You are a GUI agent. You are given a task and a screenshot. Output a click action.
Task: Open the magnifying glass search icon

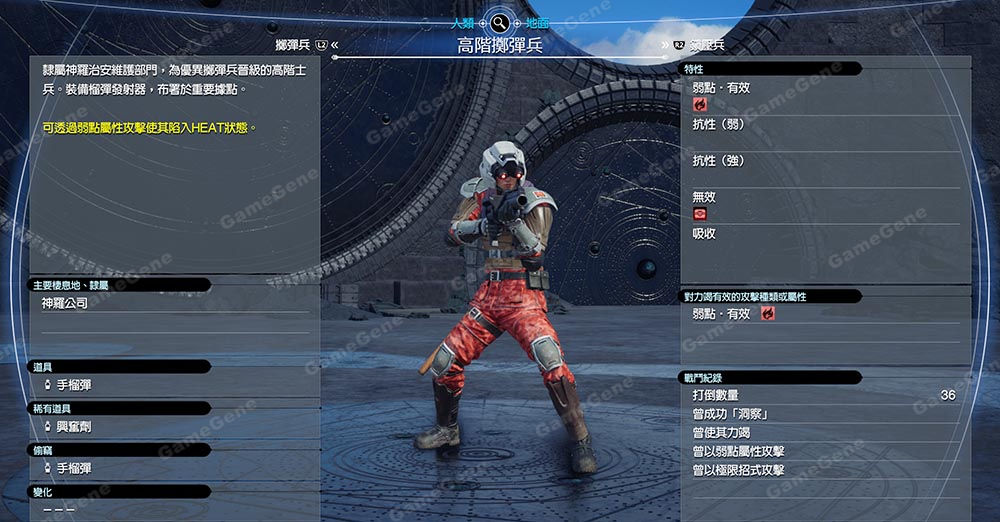[500, 21]
